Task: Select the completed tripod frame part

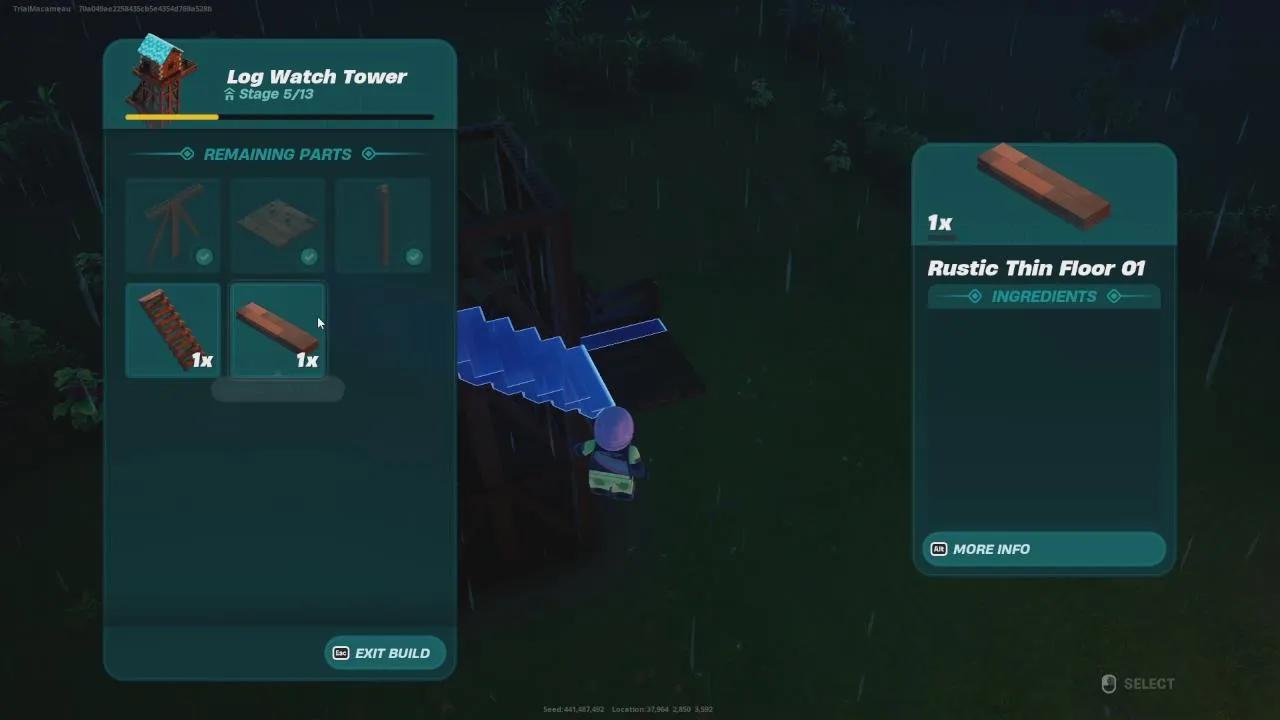Action: point(173,225)
